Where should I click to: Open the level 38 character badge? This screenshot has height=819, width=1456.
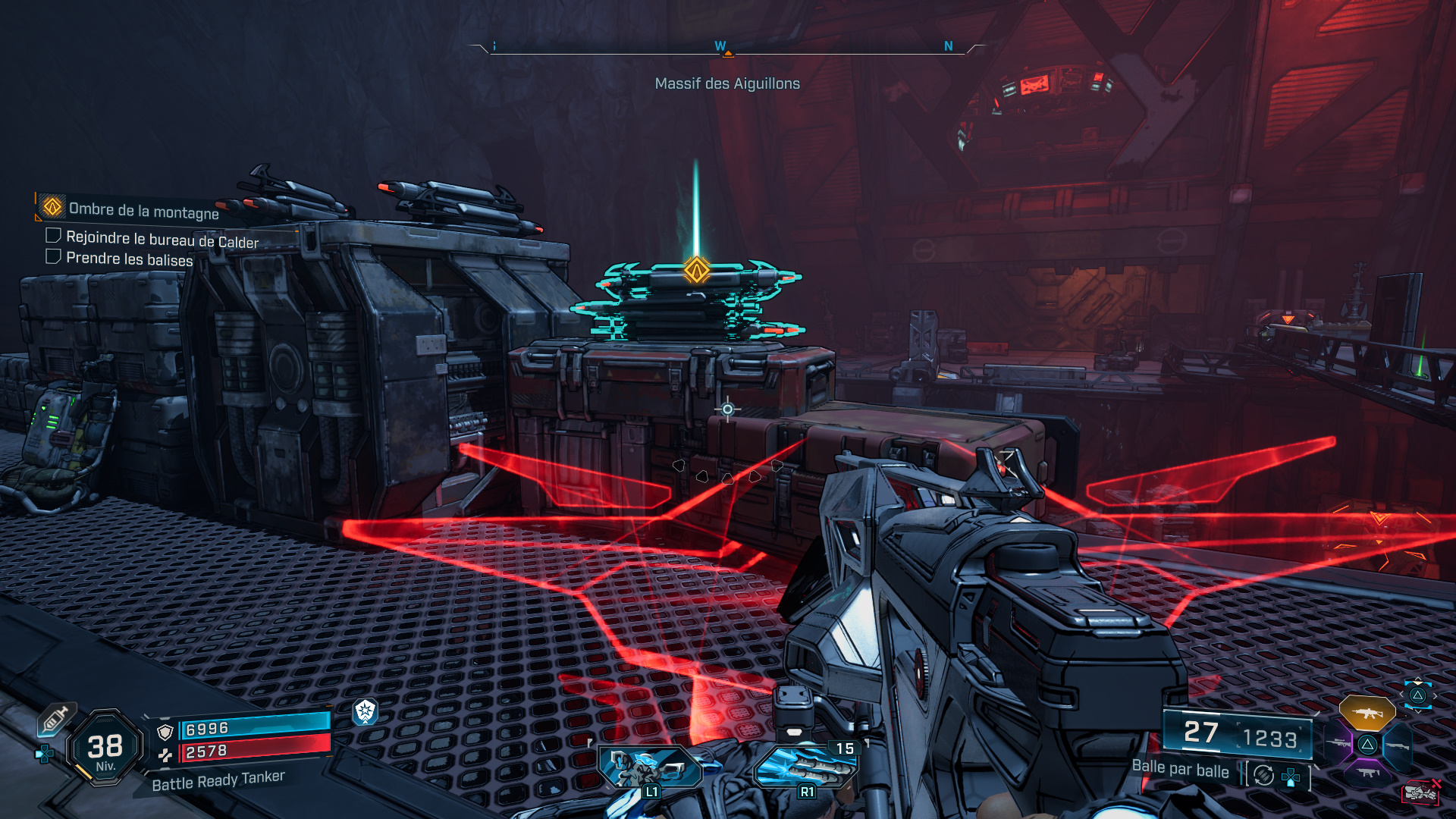point(105,748)
